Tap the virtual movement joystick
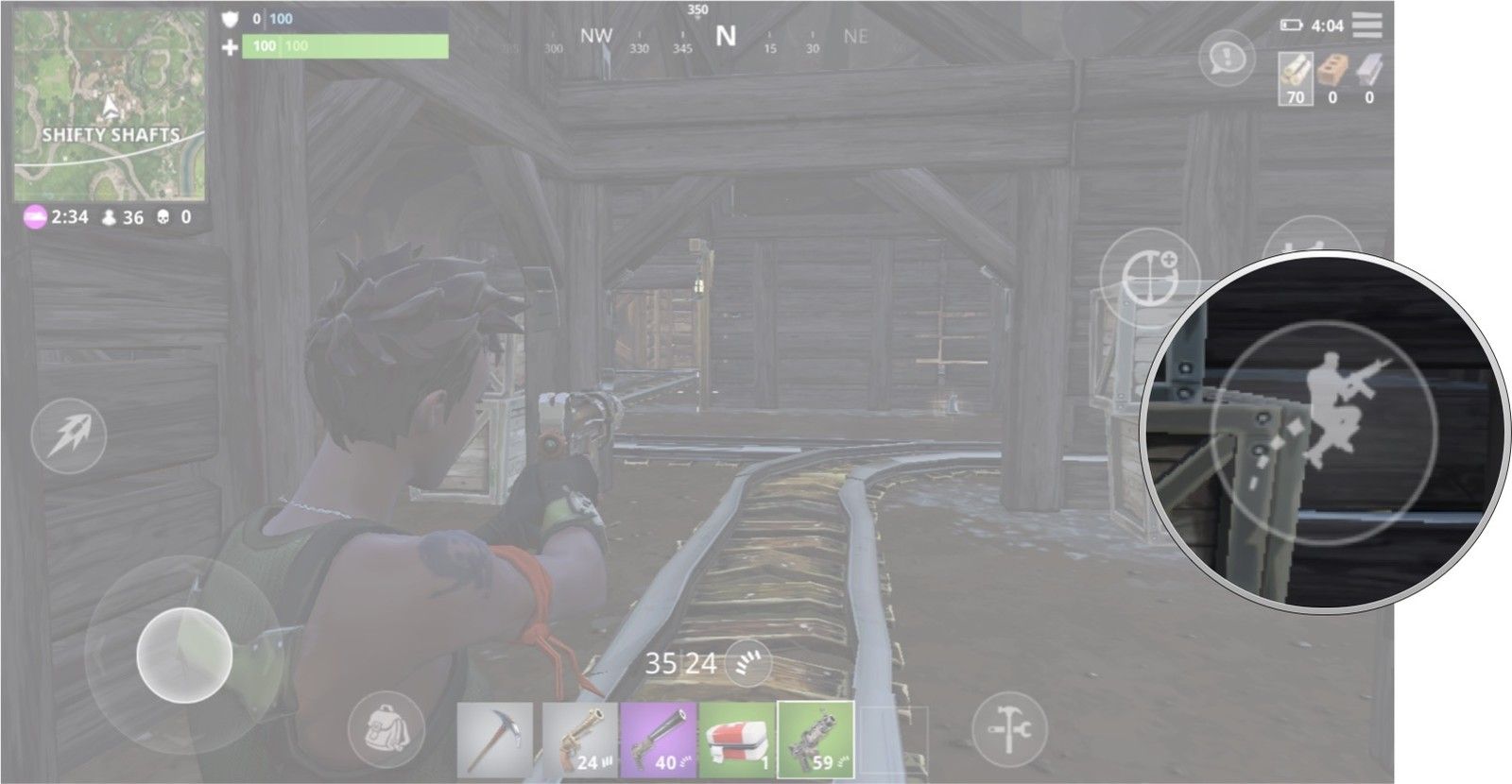Viewport: 1512px width, 784px height. (184, 654)
